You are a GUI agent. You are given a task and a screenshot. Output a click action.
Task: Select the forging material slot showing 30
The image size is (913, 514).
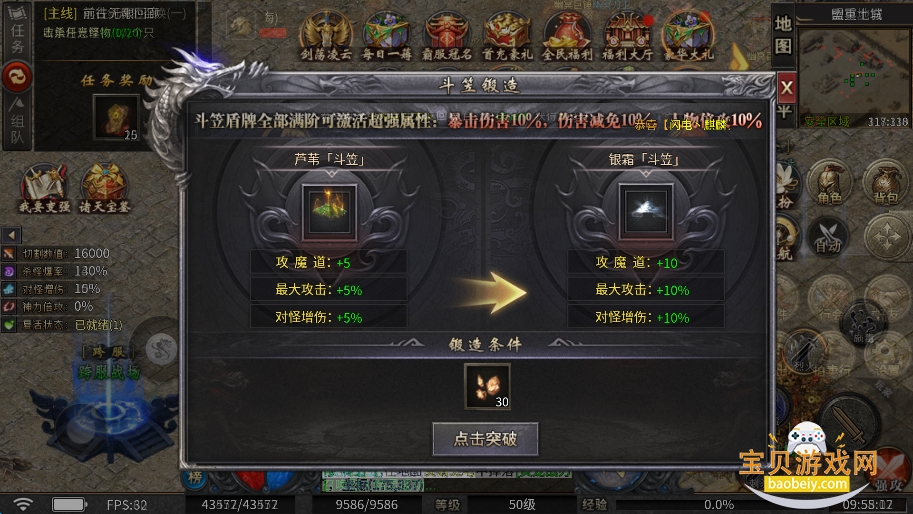(x=487, y=386)
